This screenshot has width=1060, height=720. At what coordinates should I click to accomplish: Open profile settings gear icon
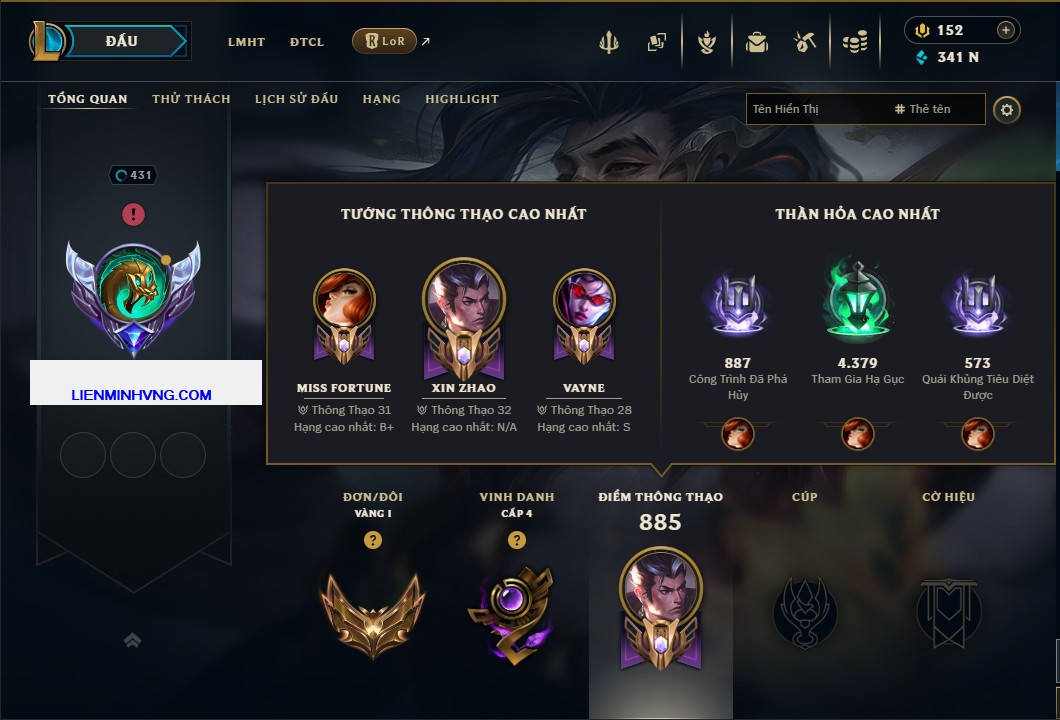point(1007,109)
